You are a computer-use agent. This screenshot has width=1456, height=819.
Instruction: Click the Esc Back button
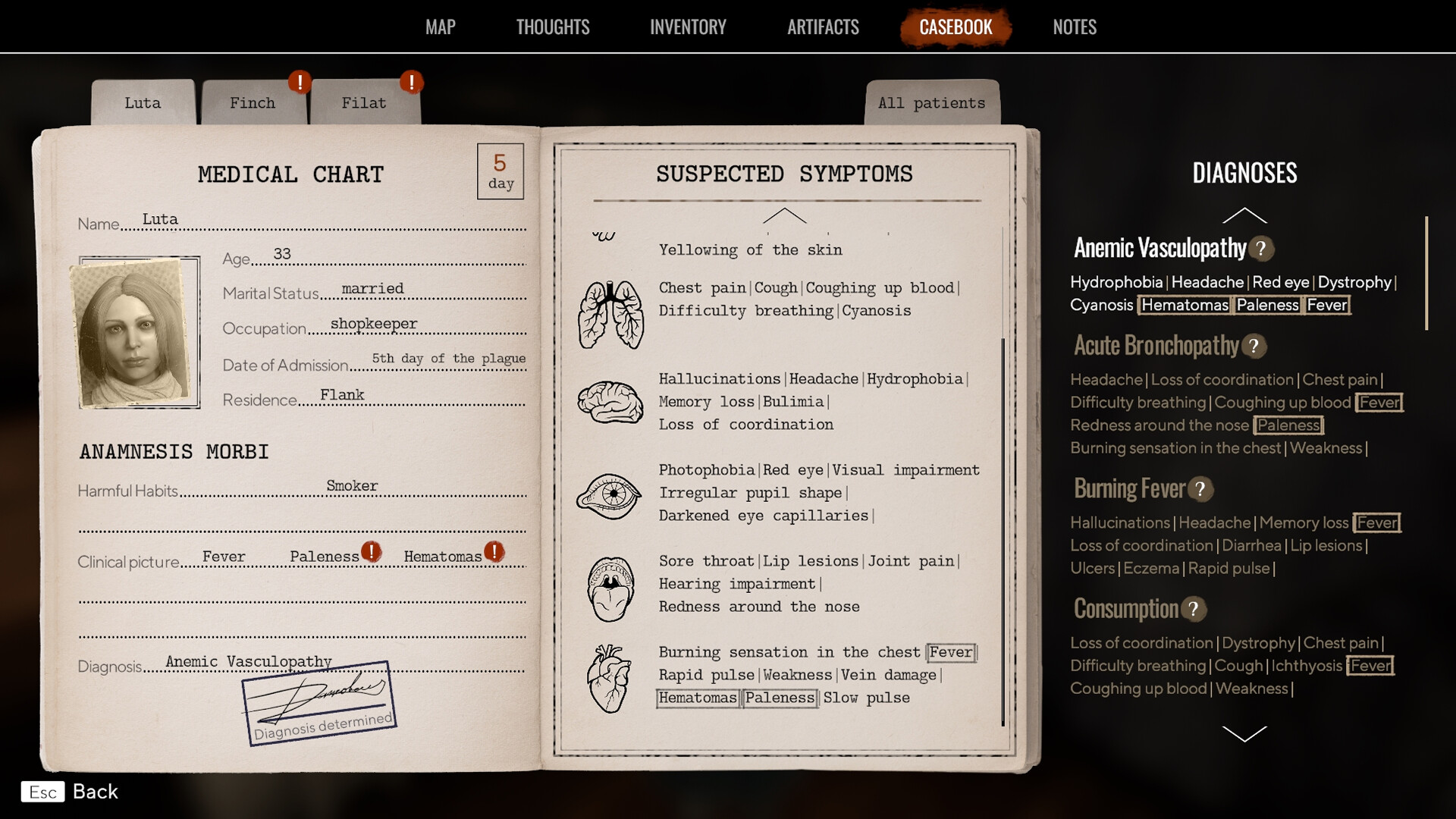(x=70, y=792)
